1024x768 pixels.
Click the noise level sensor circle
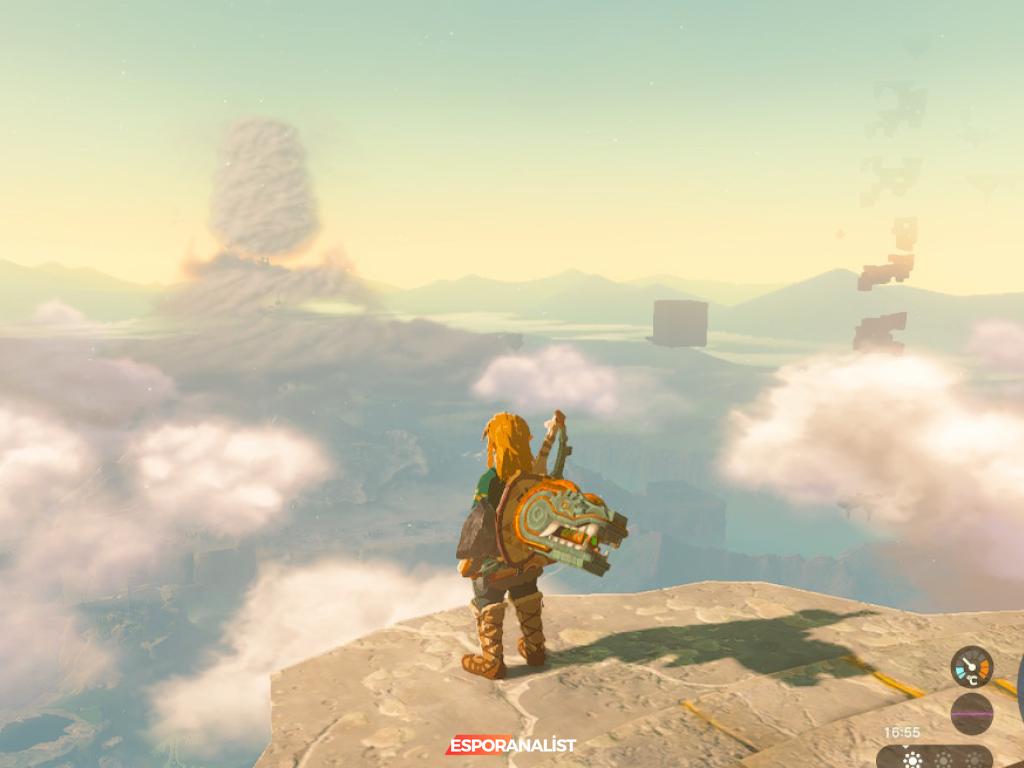click(x=971, y=713)
